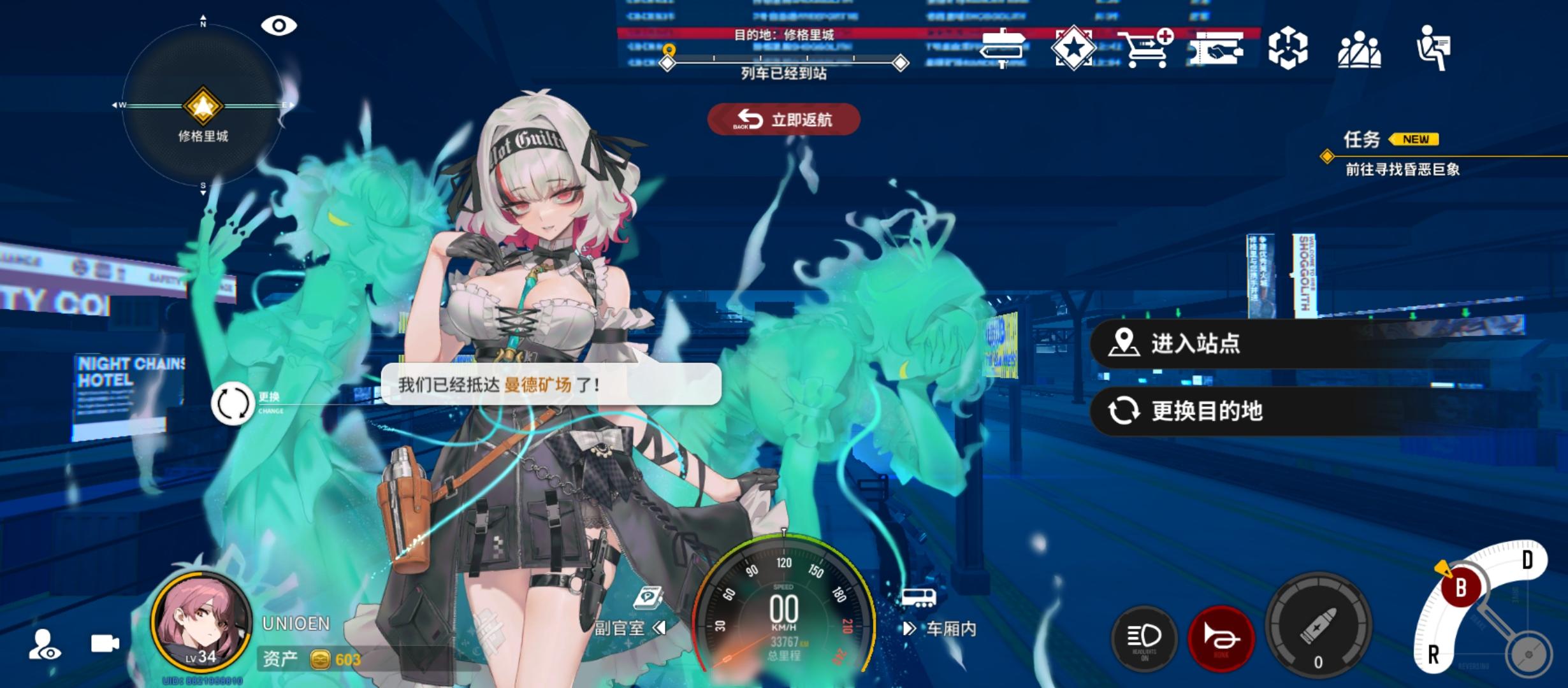Open the star badge events icon
This screenshot has width=1568, height=688.
(x=1075, y=48)
